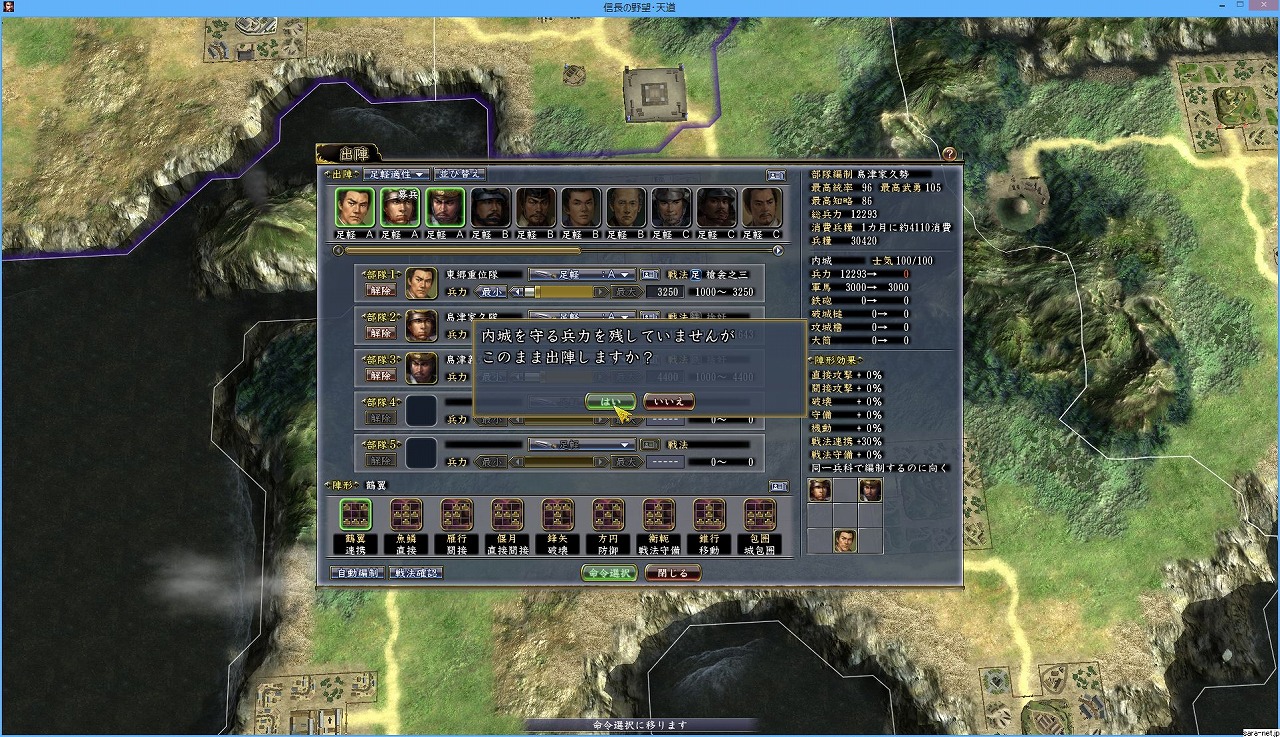Open the 足軽適性 sort dropdown

click(397, 175)
